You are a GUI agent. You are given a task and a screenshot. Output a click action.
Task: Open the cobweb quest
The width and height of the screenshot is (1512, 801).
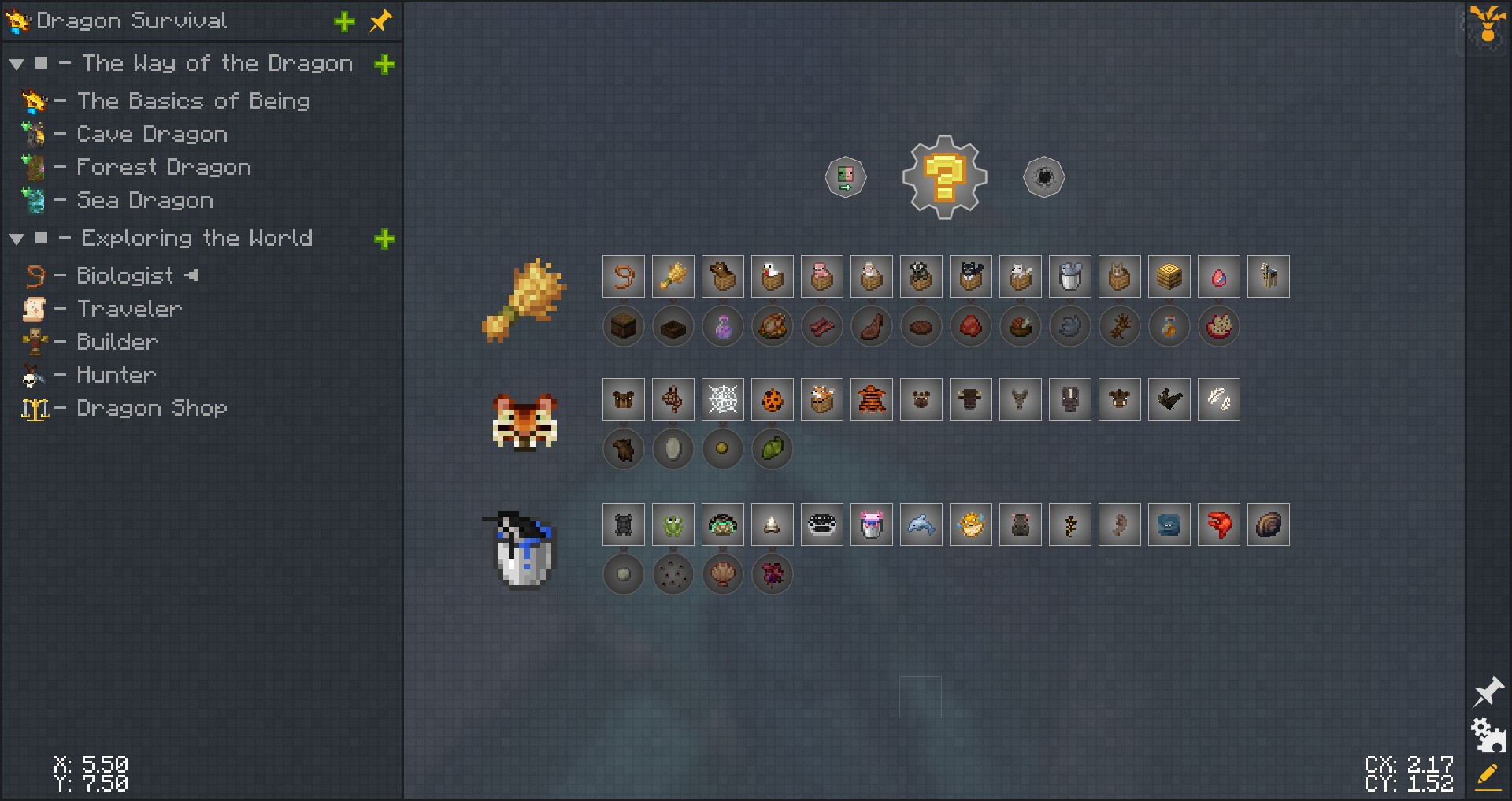click(722, 399)
